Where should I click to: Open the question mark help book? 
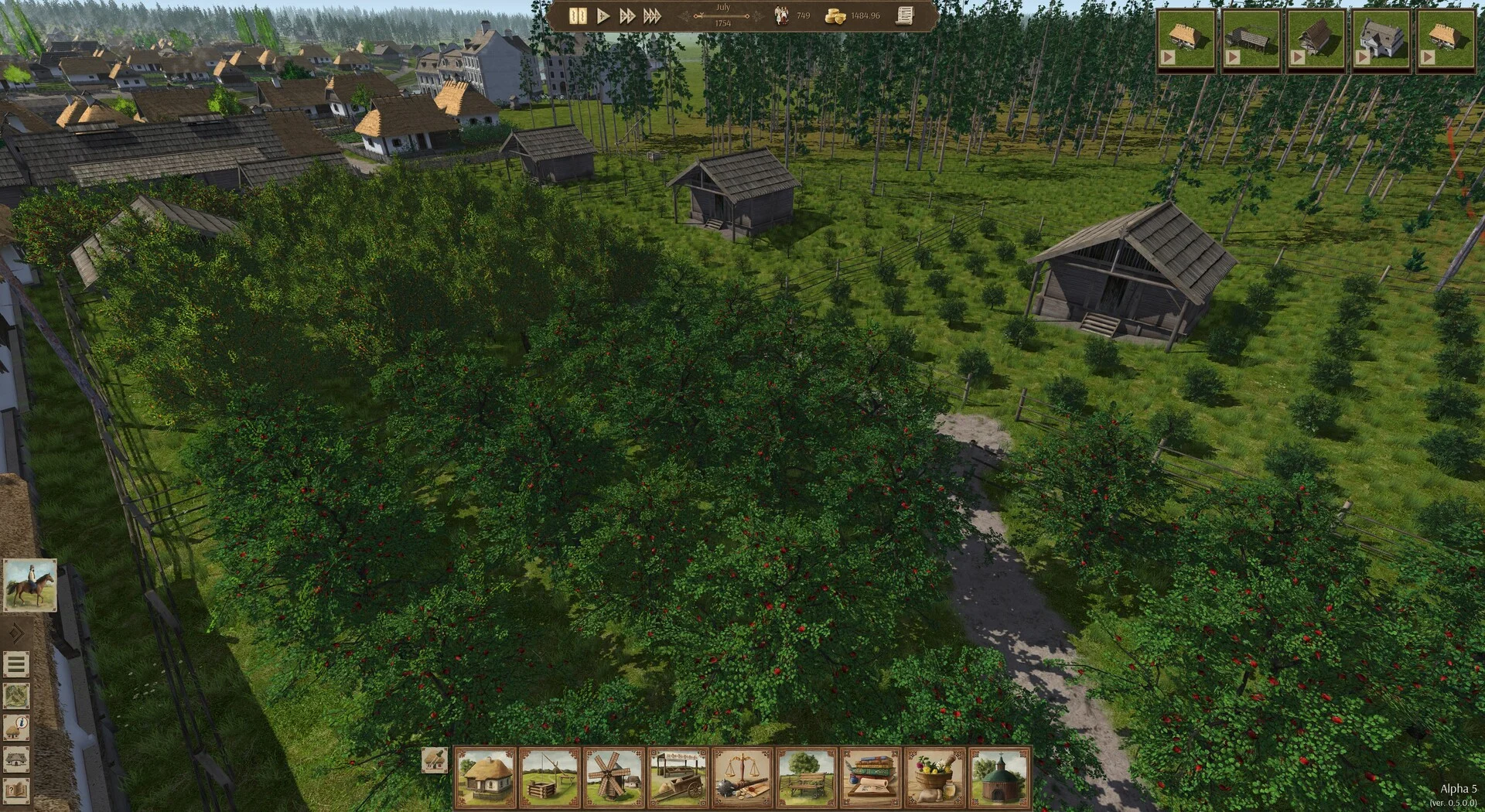coord(16,791)
